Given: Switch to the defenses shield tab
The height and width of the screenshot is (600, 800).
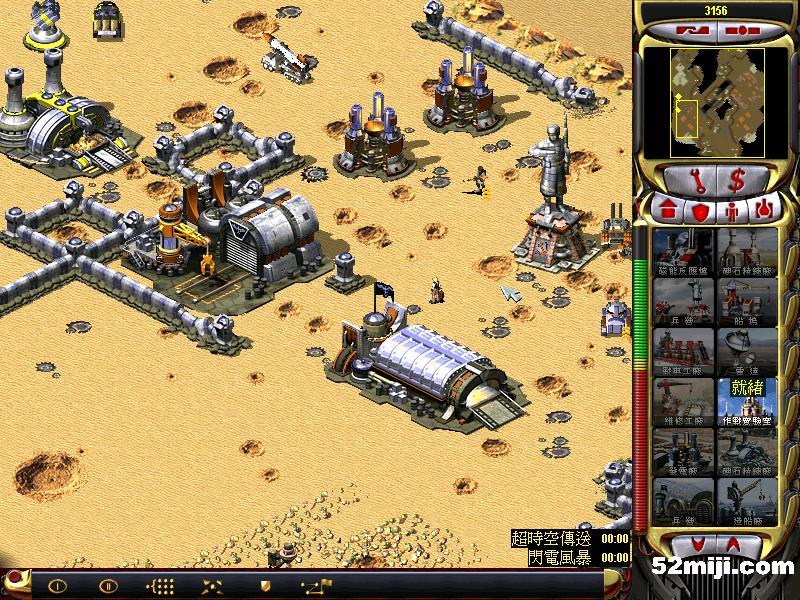Looking at the screenshot, I should point(700,211).
